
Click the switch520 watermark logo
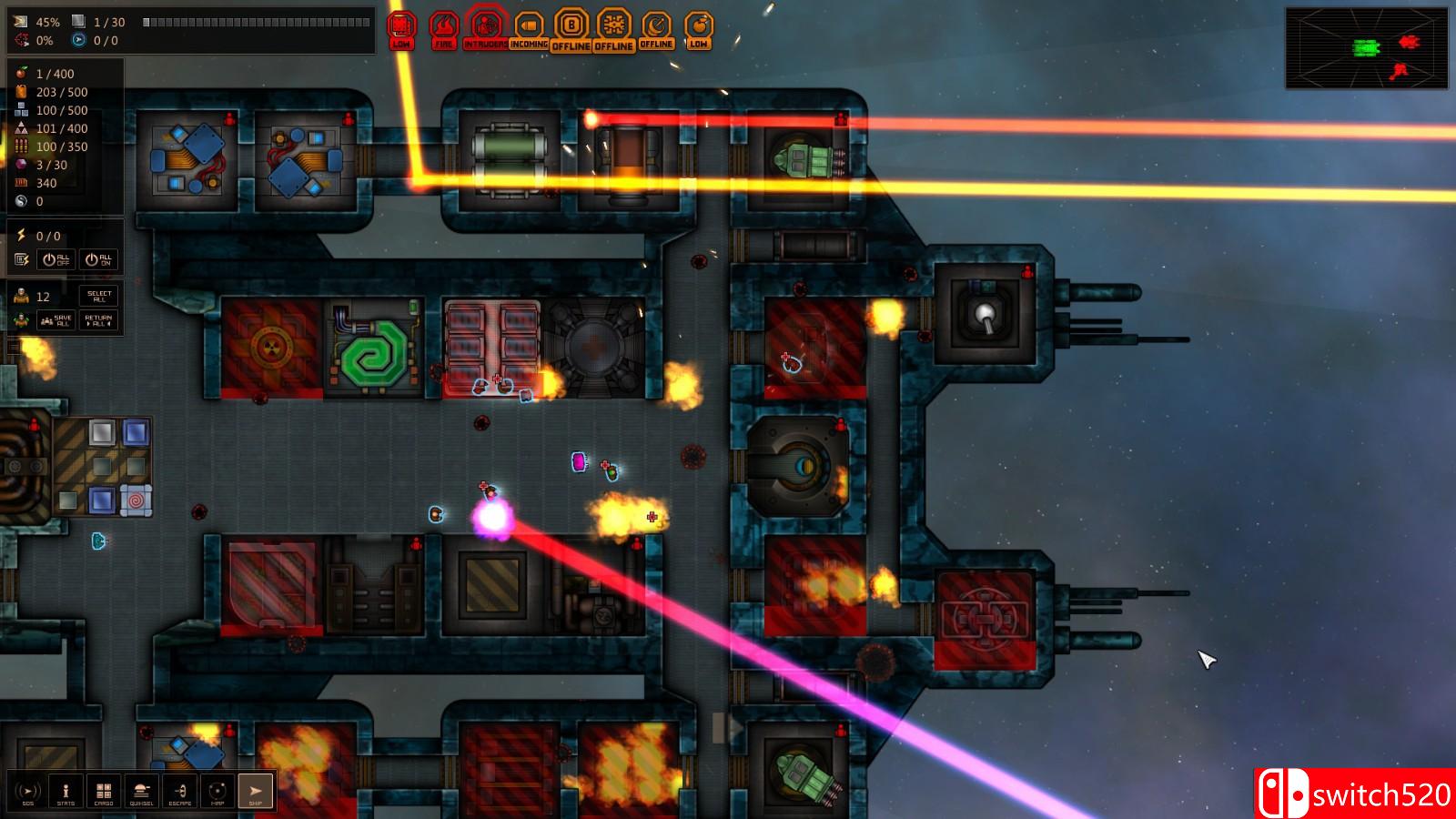point(1355,794)
